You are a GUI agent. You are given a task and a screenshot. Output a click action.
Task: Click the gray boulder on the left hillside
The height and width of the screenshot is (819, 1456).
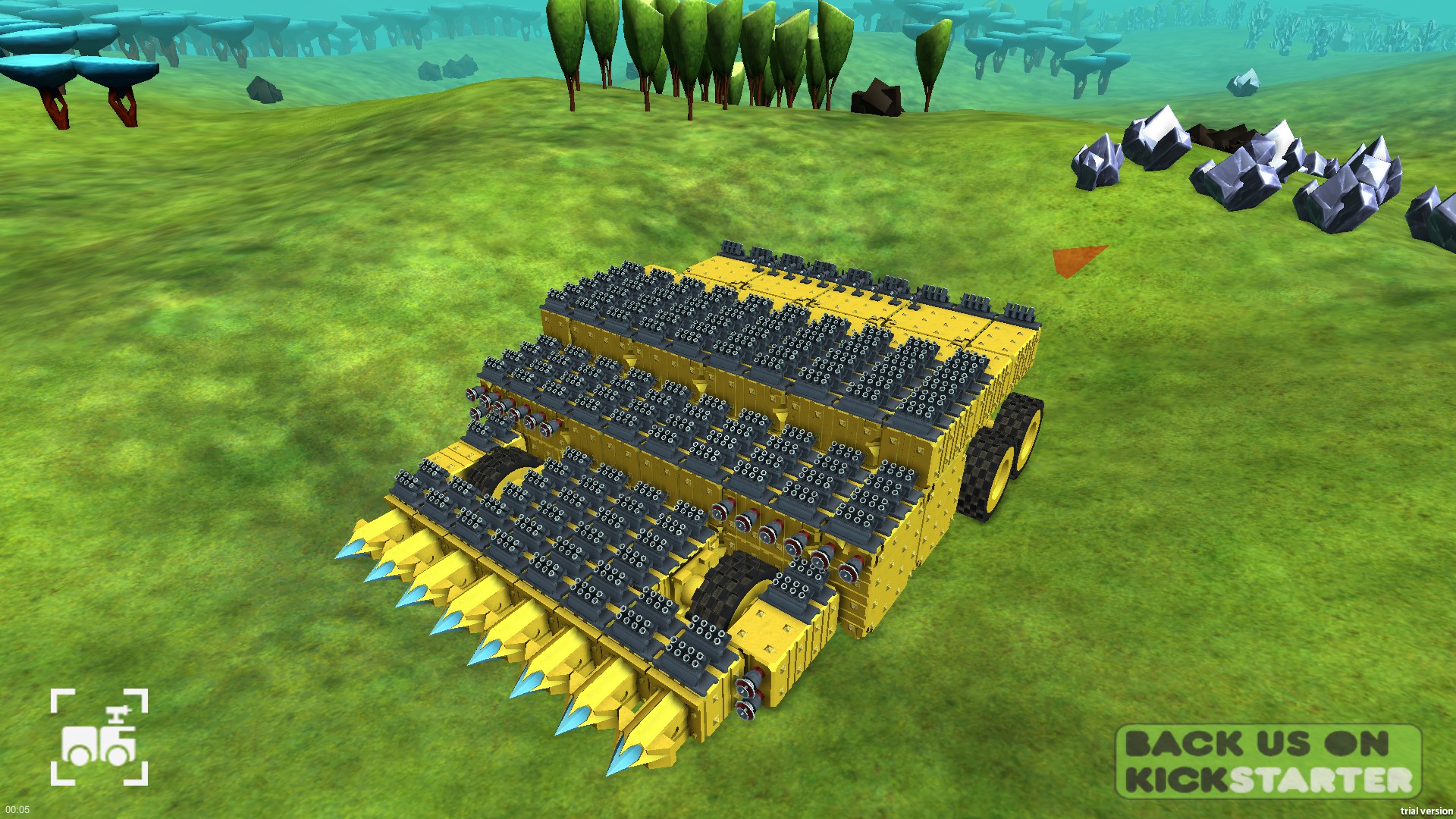(x=264, y=91)
